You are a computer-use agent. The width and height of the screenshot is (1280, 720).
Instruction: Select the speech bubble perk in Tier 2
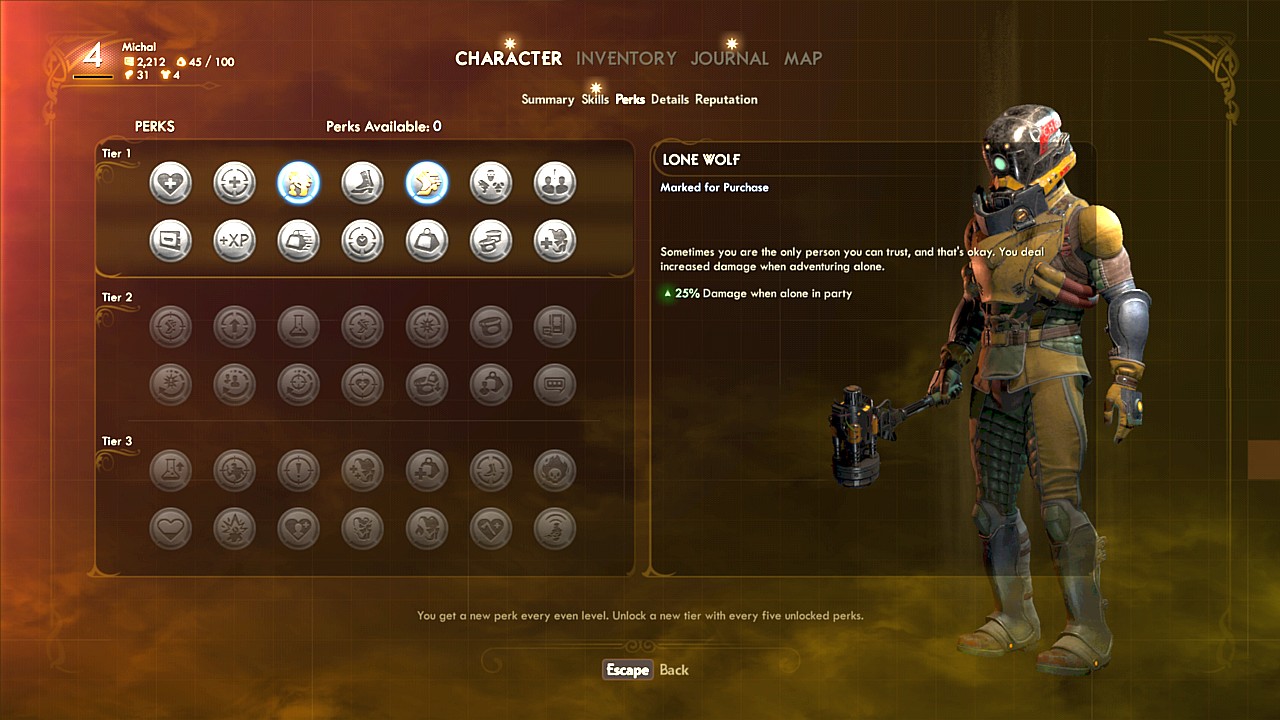(x=554, y=385)
